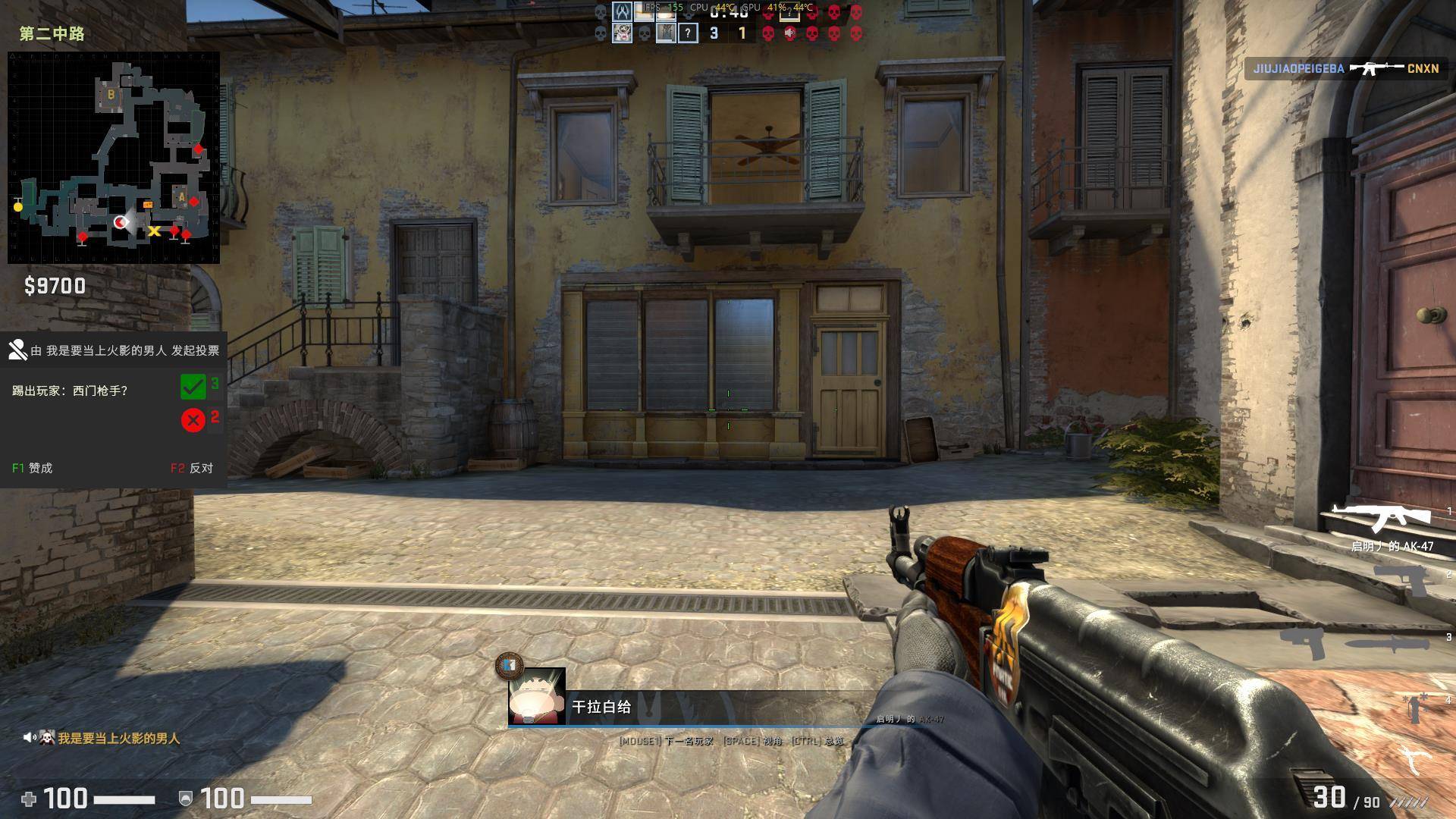1456x819 pixels.
Task: Select the AK-47 primary weapon slot
Action: (x=1380, y=519)
